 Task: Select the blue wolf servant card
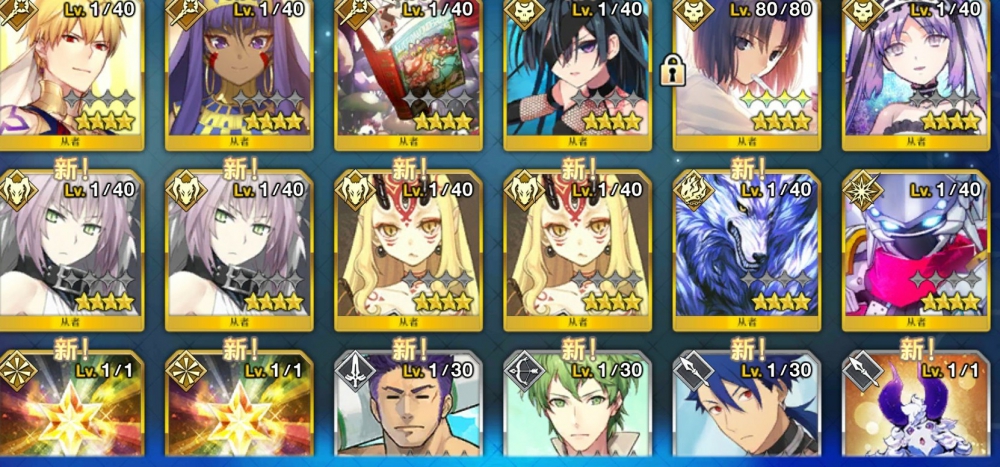pyautogui.click(x=747, y=250)
